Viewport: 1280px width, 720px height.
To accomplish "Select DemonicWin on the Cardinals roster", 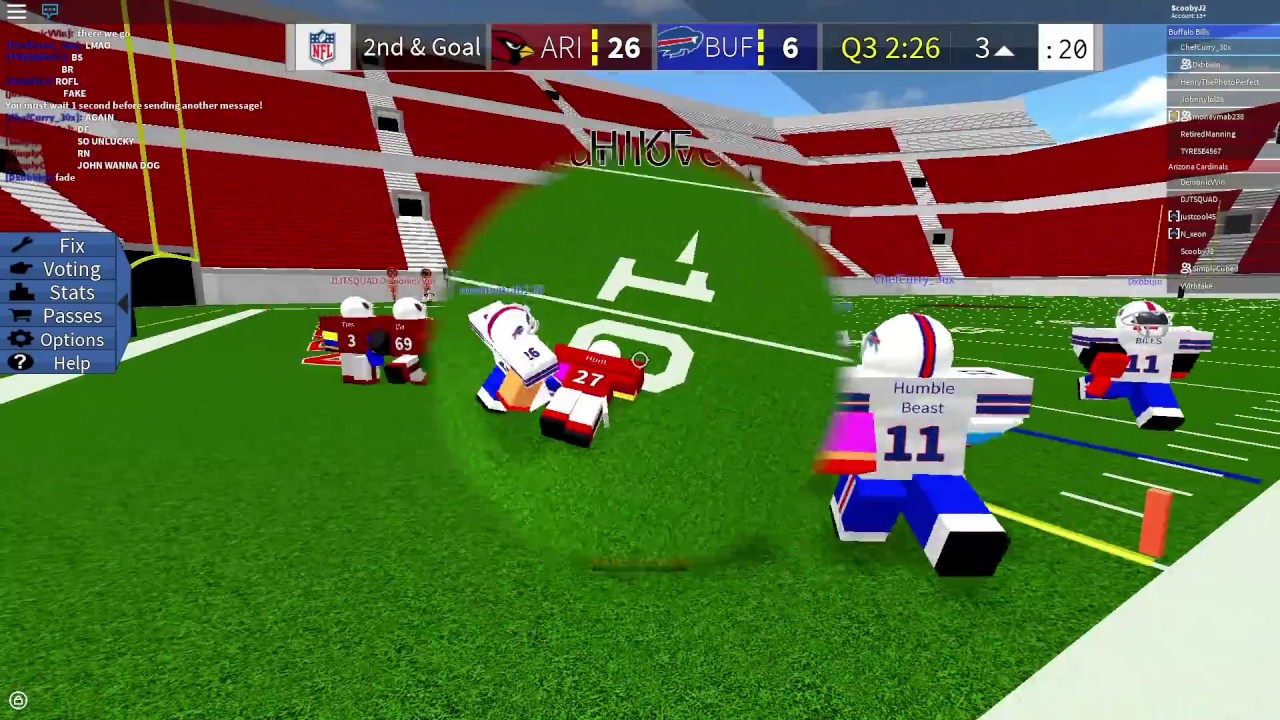I will click(x=1202, y=182).
